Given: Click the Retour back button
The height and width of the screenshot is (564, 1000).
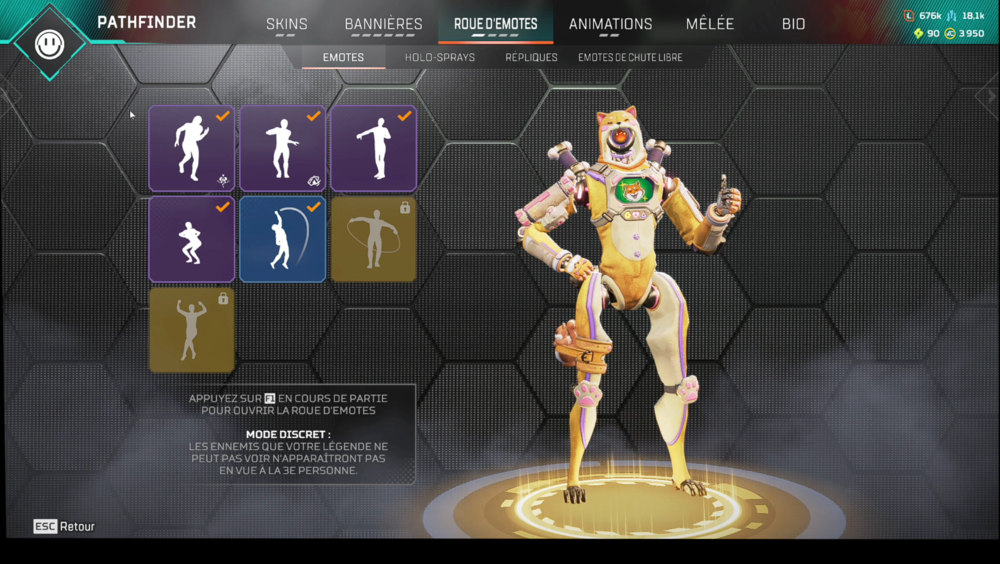Looking at the screenshot, I should (65, 526).
